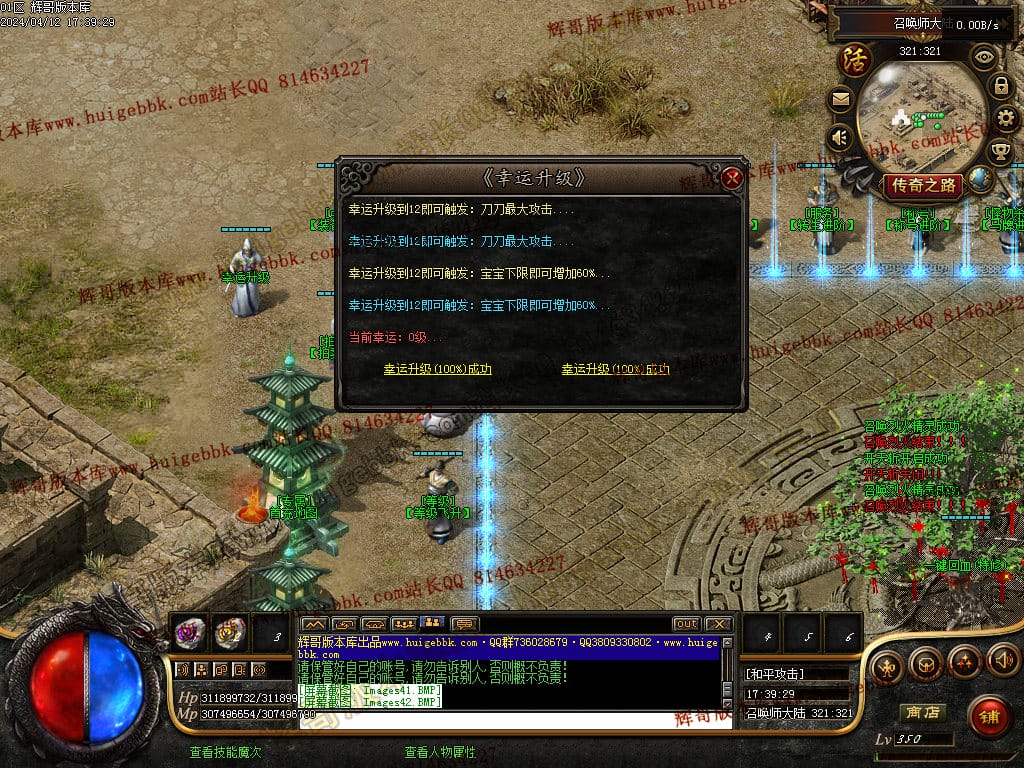Toggle the eye visibility icon
This screenshot has width=1024, height=768.
coord(984,57)
